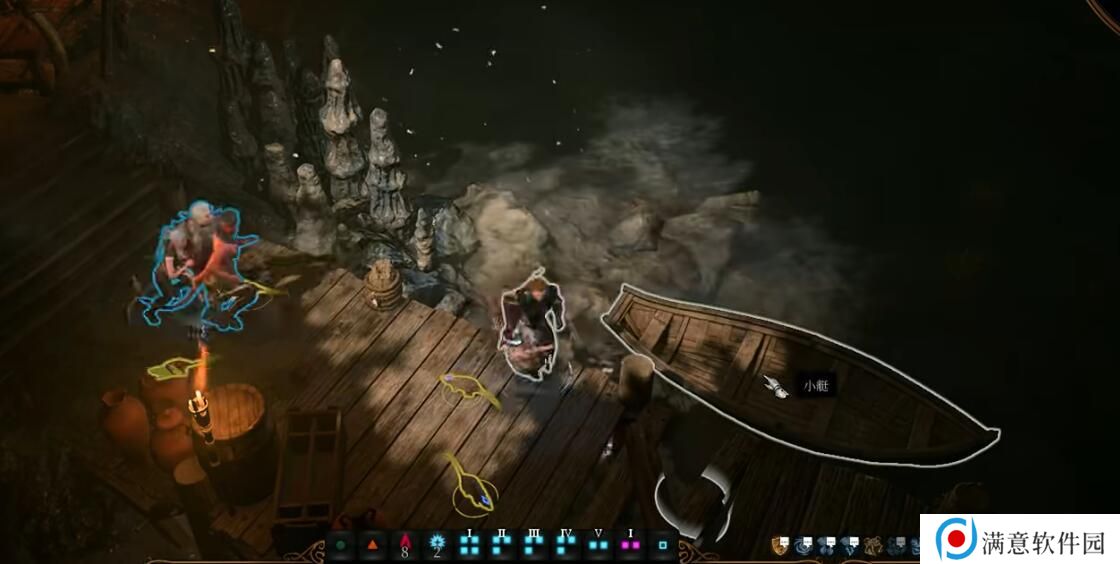Filter by level III spell slots
The image size is (1120, 564).
(534, 545)
